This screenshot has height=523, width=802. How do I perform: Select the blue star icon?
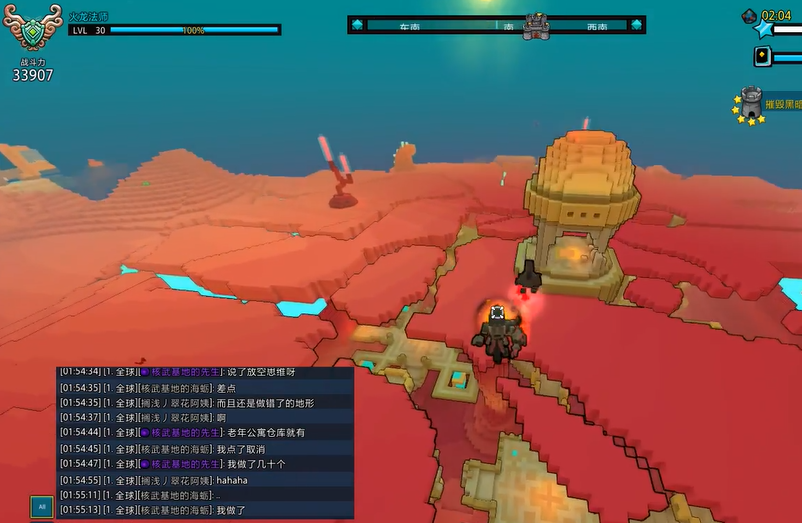764,30
